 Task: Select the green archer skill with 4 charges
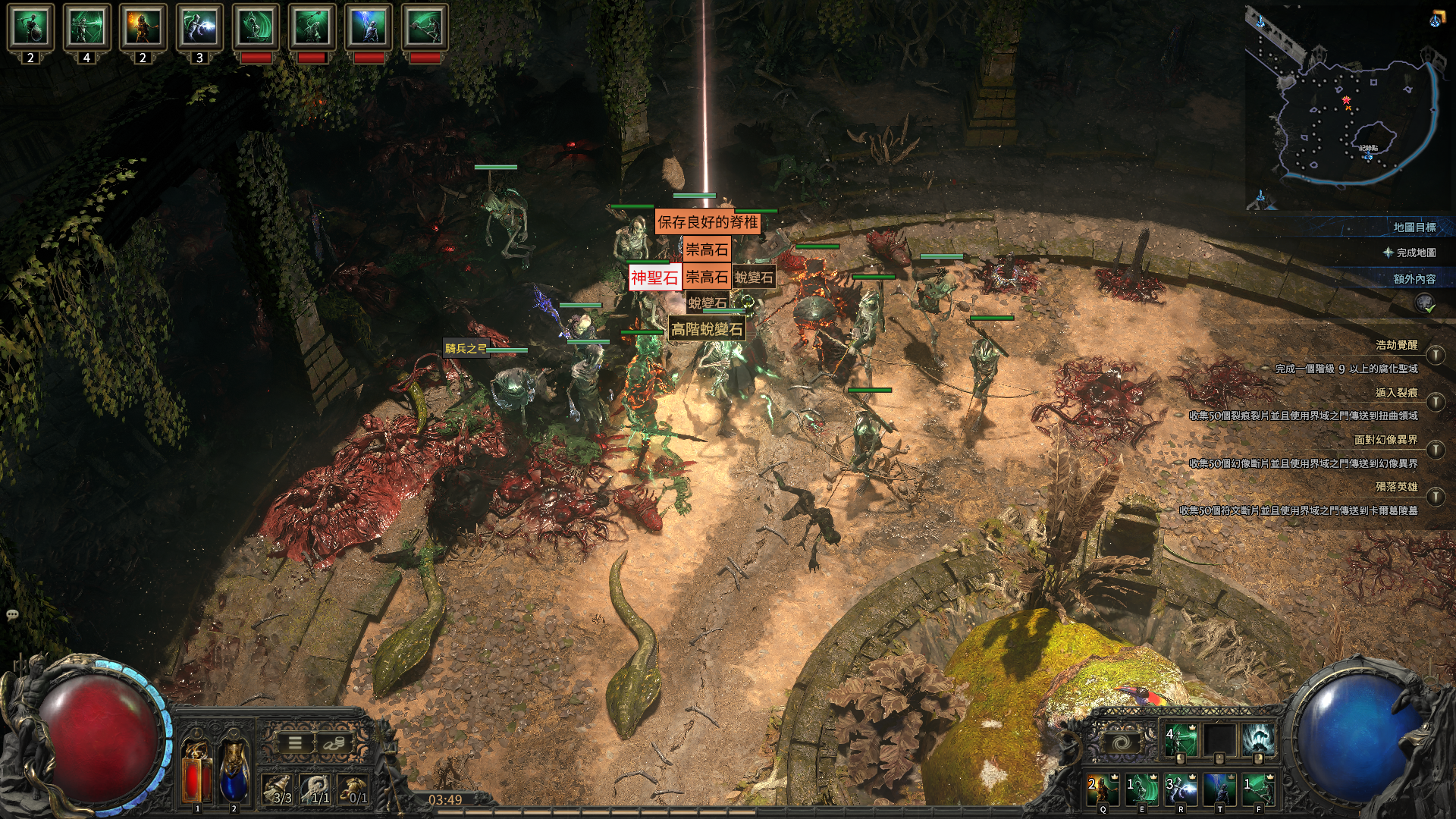[1180, 740]
